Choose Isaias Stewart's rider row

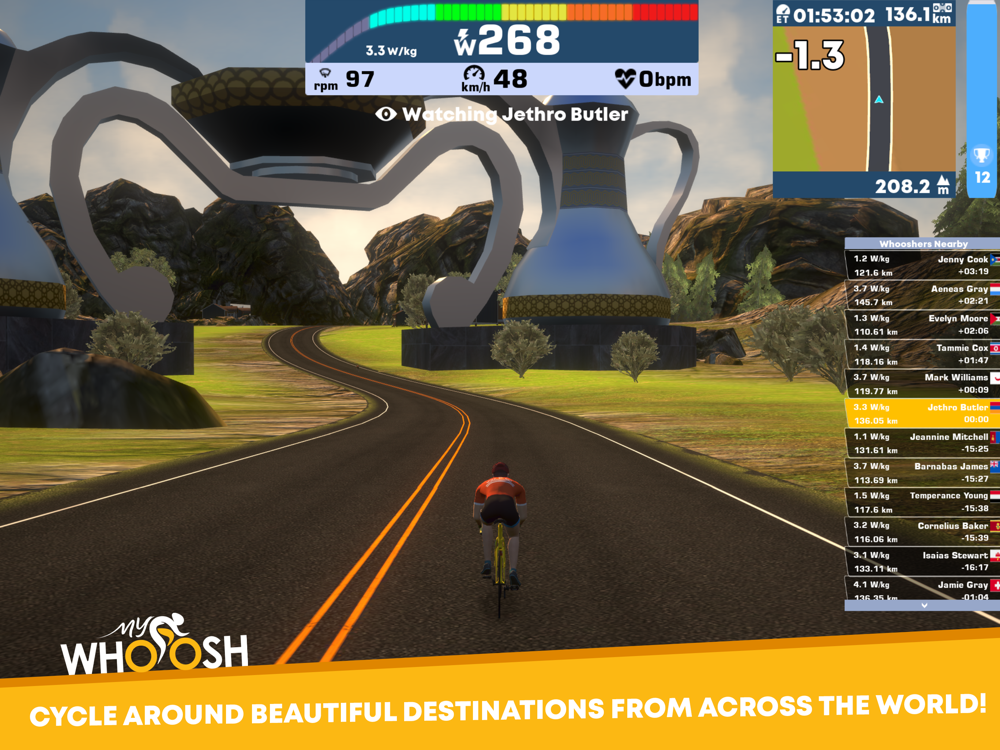[x=922, y=561]
